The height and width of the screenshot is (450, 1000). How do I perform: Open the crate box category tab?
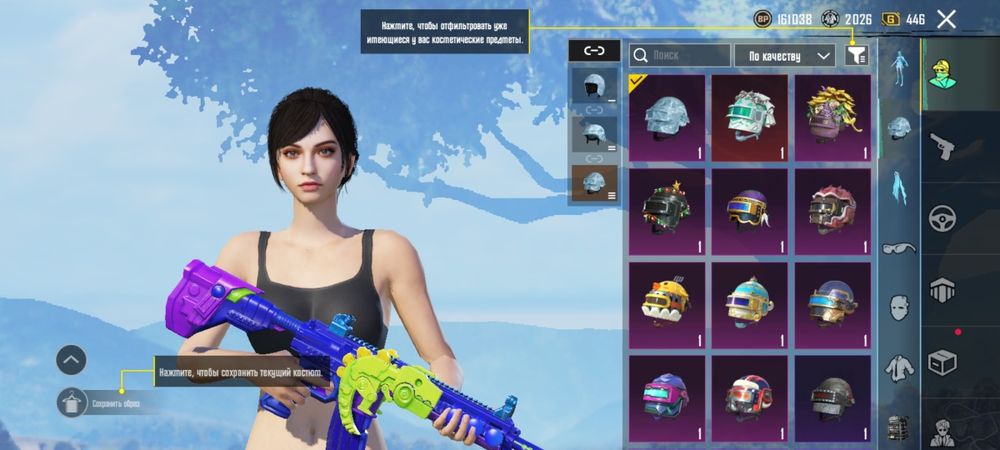(x=942, y=361)
